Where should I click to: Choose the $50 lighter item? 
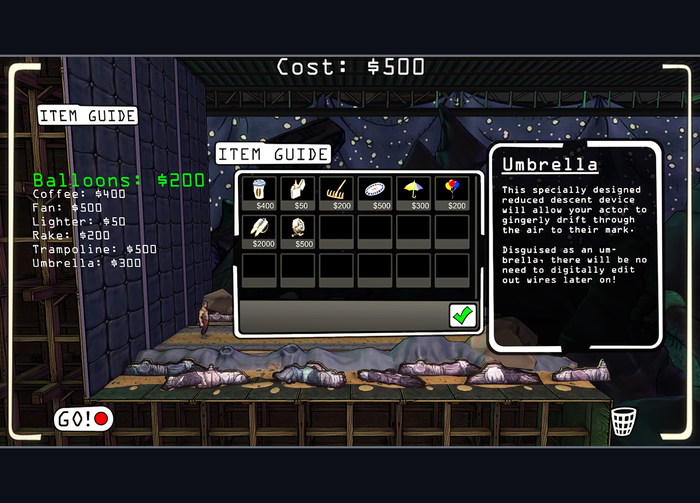coord(298,192)
